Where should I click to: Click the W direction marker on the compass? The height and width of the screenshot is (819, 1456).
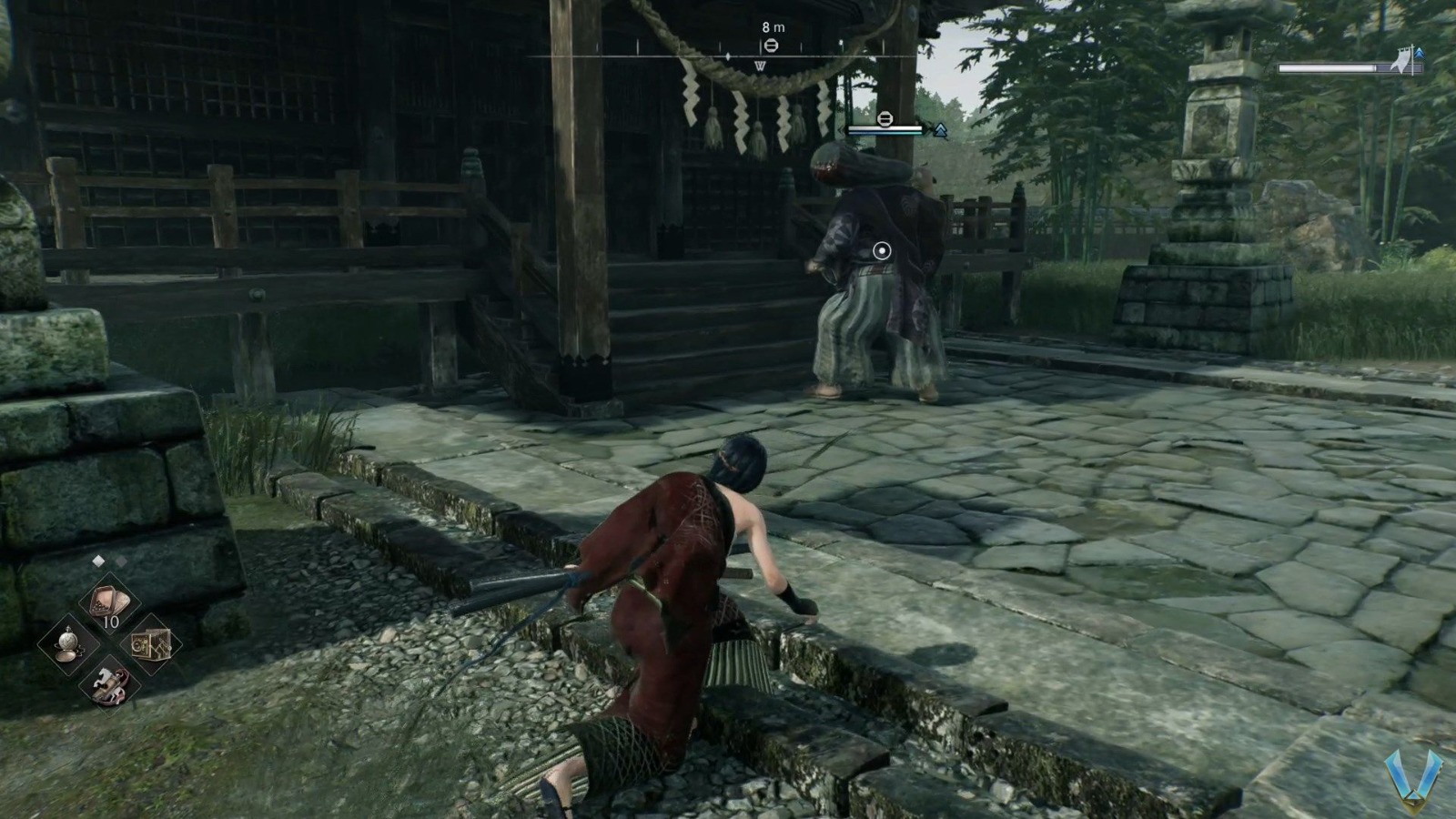tap(761, 65)
